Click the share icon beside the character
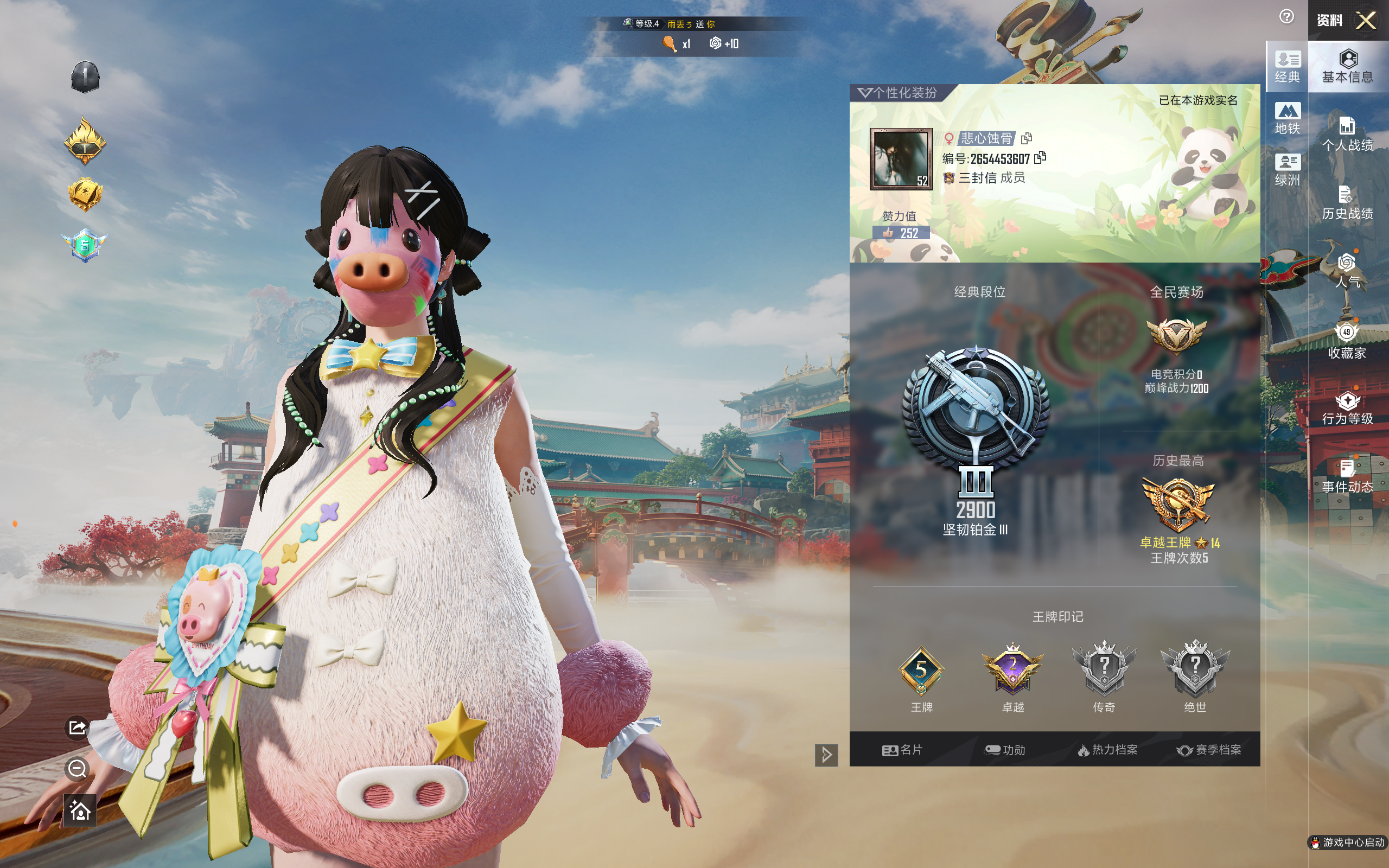Viewport: 1389px width, 868px height. pyautogui.click(x=78, y=728)
